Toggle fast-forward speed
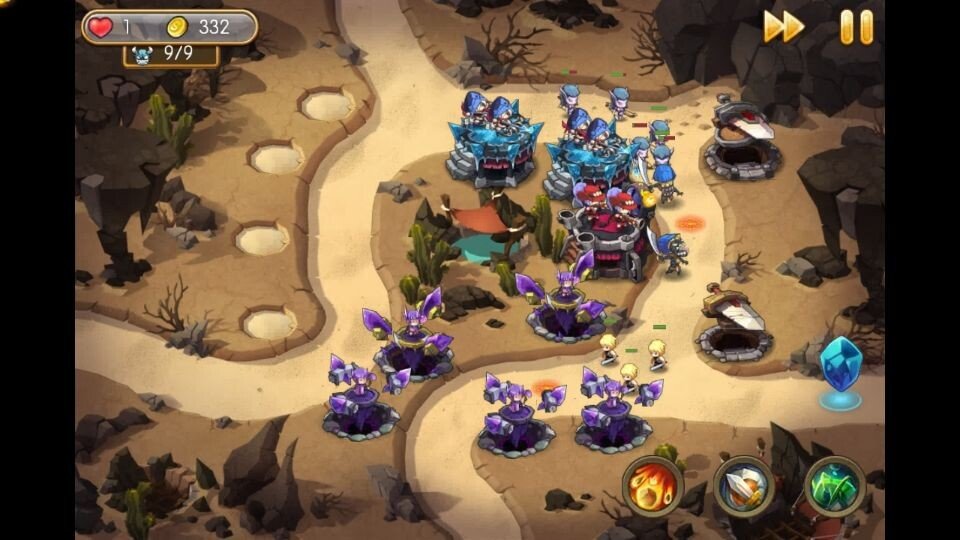Screen dimensions: 960x540 pyautogui.click(x=784, y=27)
